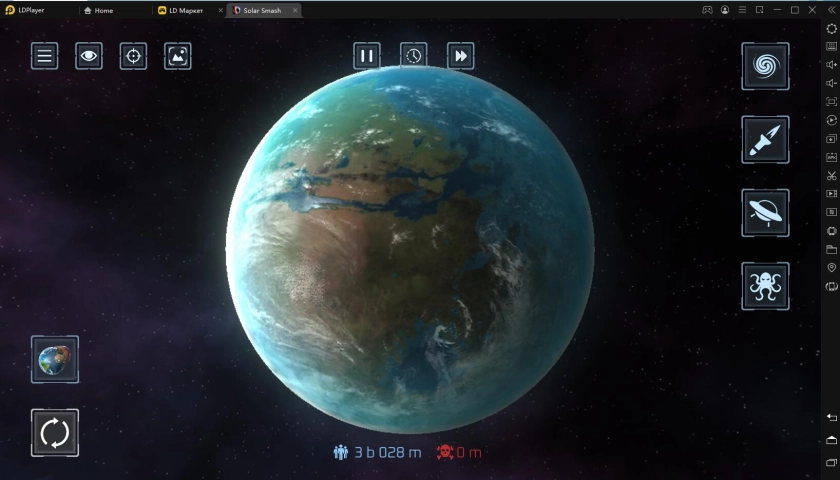Viewport: 840px width, 480px height.
Task: Open the planet selection thumbnail
Action: click(x=55, y=359)
